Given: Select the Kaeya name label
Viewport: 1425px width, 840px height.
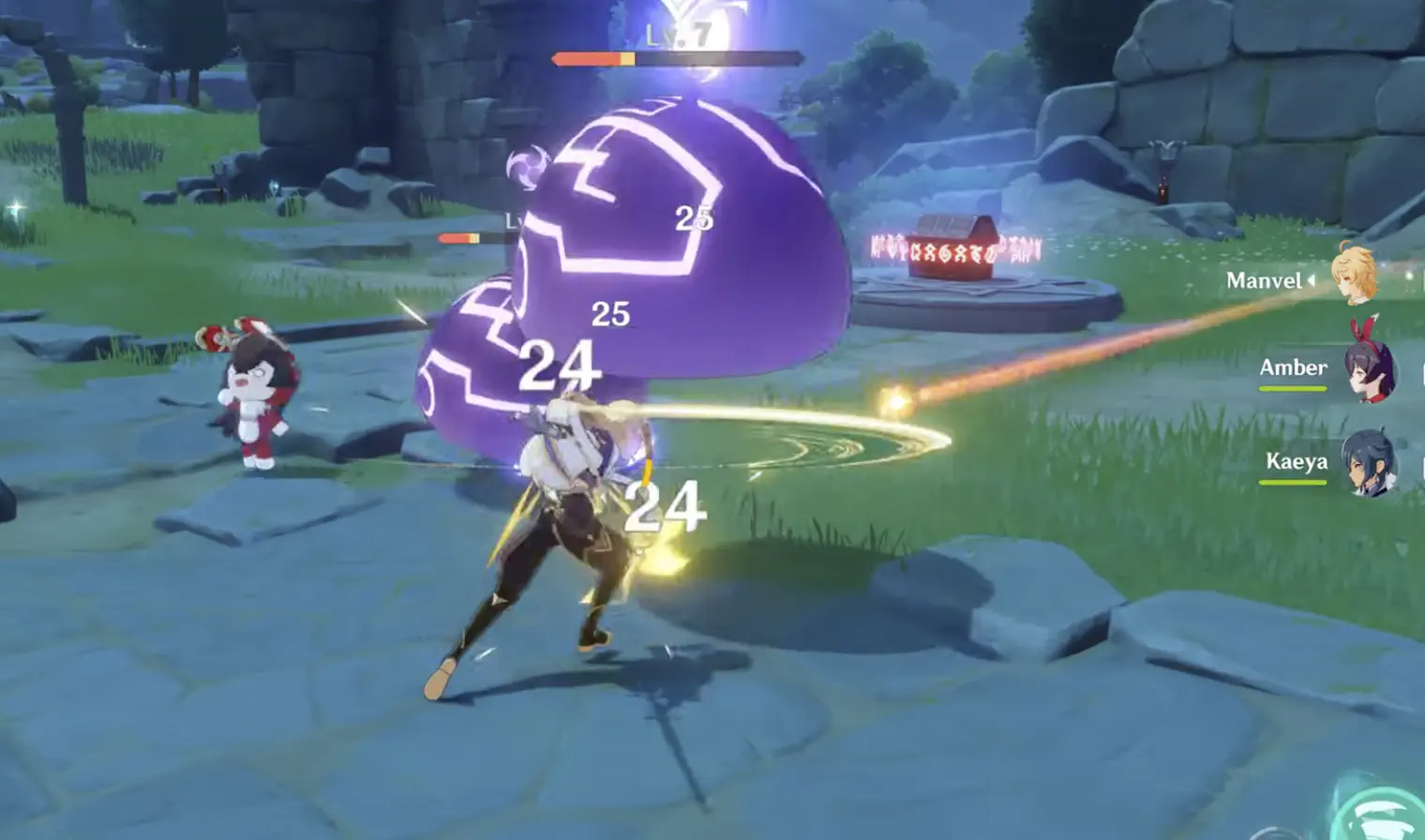Looking at the screenshot, I should (1298, 462).
